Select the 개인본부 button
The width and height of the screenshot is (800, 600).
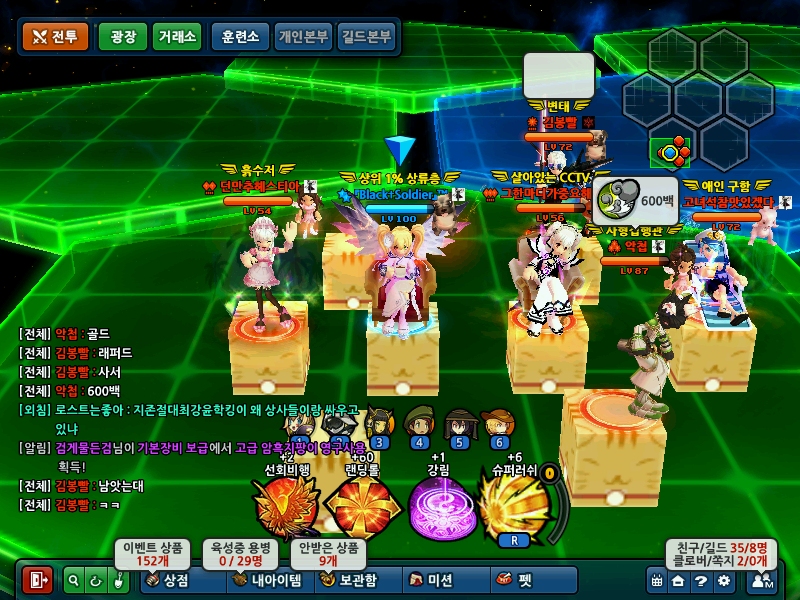click(302, 37)
